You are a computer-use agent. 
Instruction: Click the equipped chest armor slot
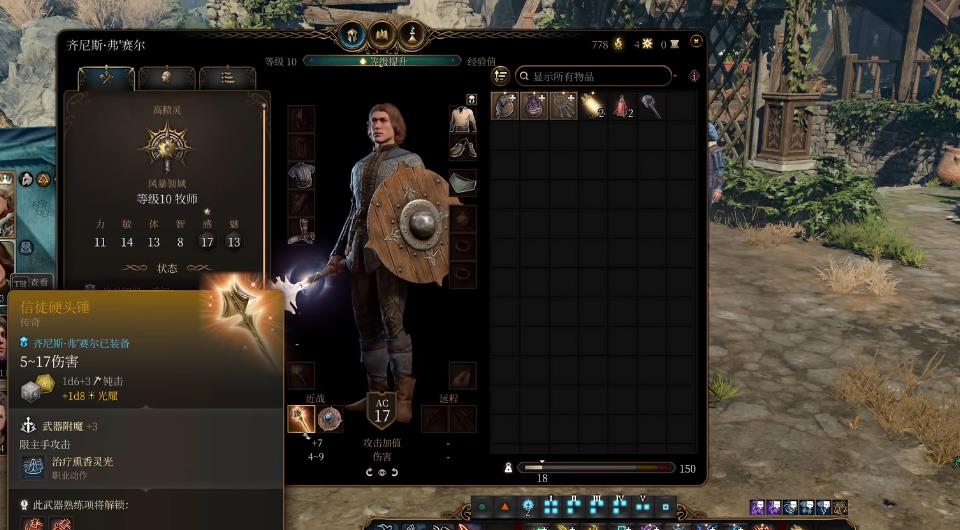coord(301,176)
